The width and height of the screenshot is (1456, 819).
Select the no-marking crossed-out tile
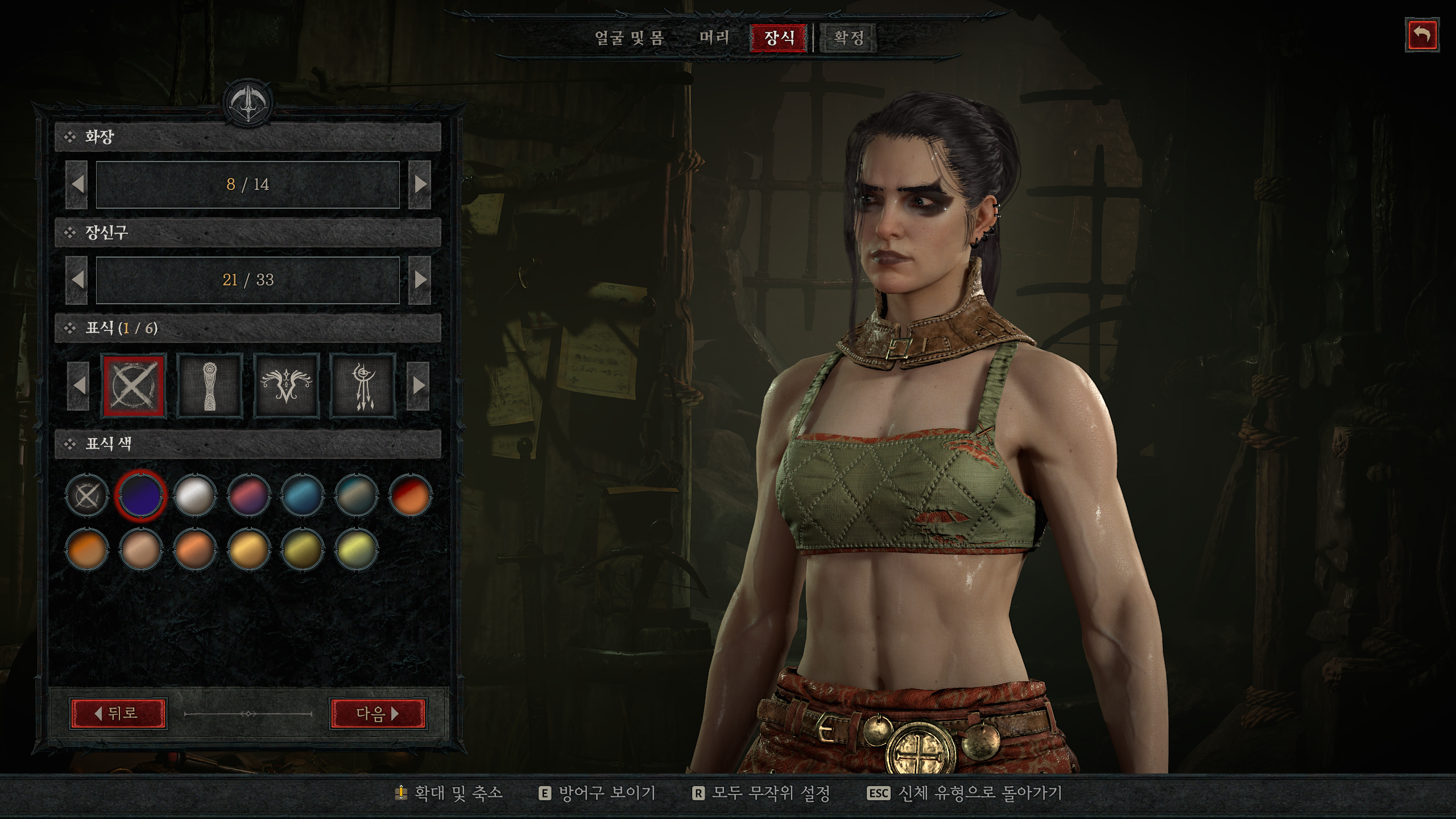134,386
